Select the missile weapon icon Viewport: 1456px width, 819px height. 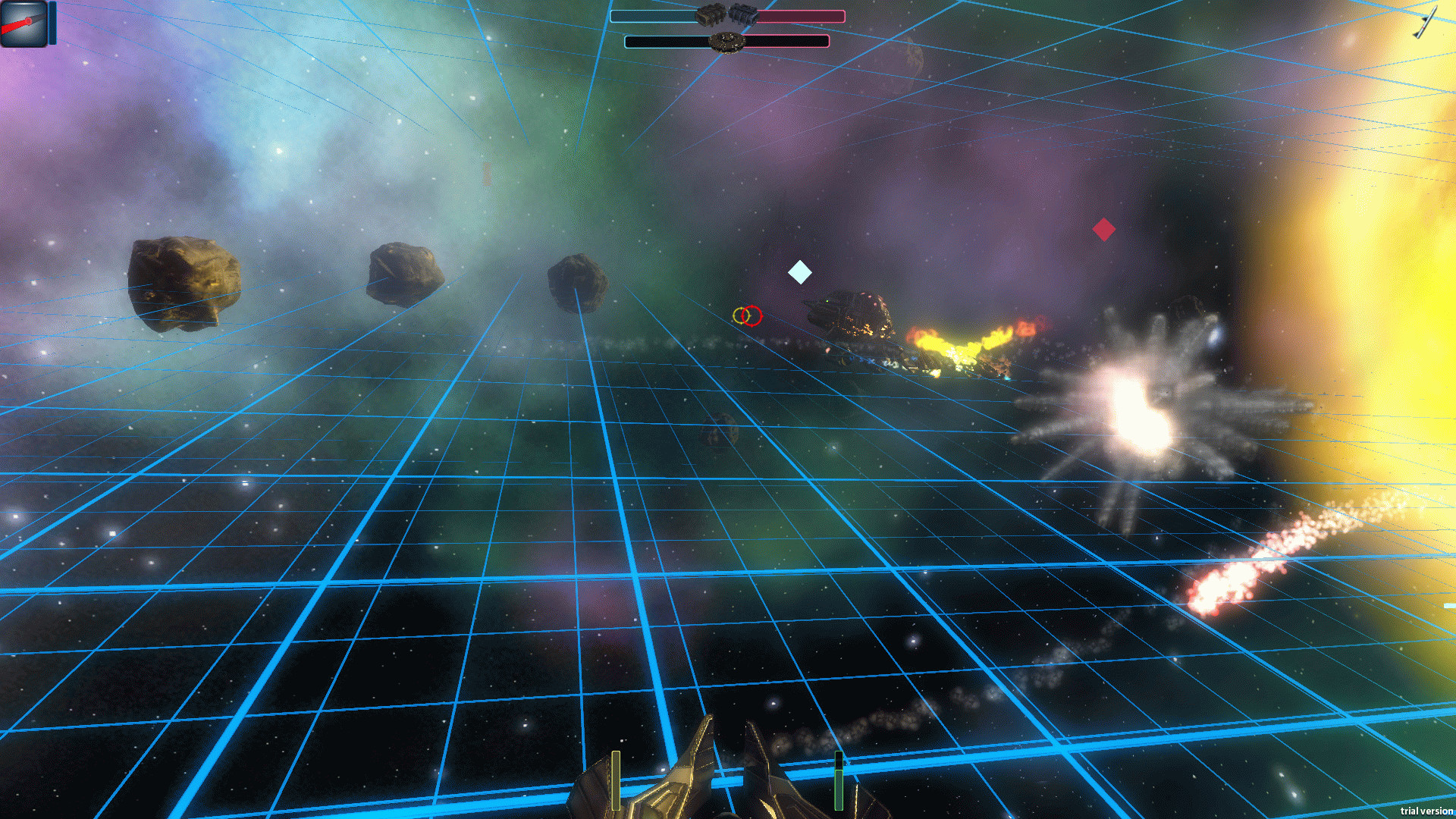point(1424,21)
